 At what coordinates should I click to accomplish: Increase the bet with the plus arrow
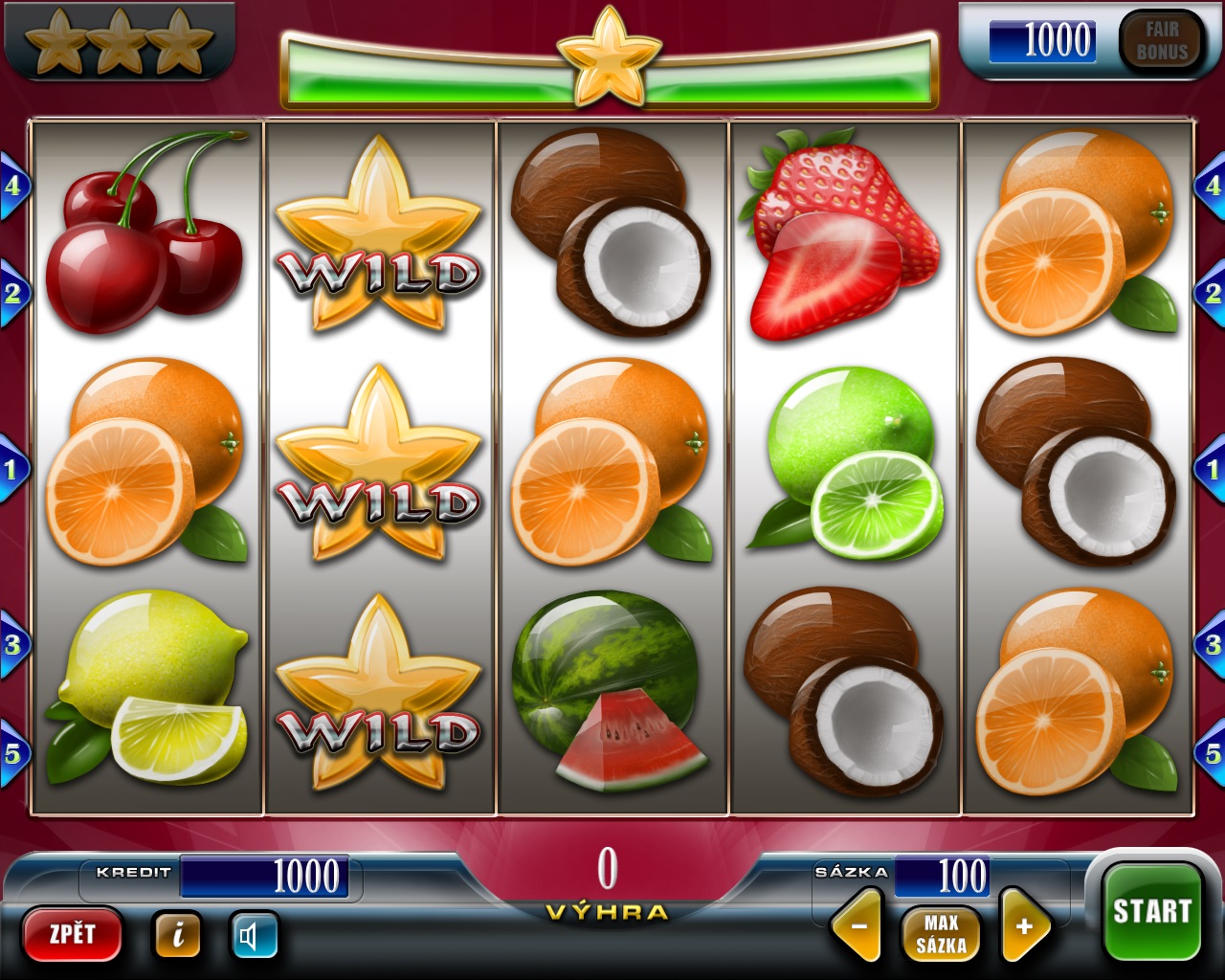point(1023,926)
